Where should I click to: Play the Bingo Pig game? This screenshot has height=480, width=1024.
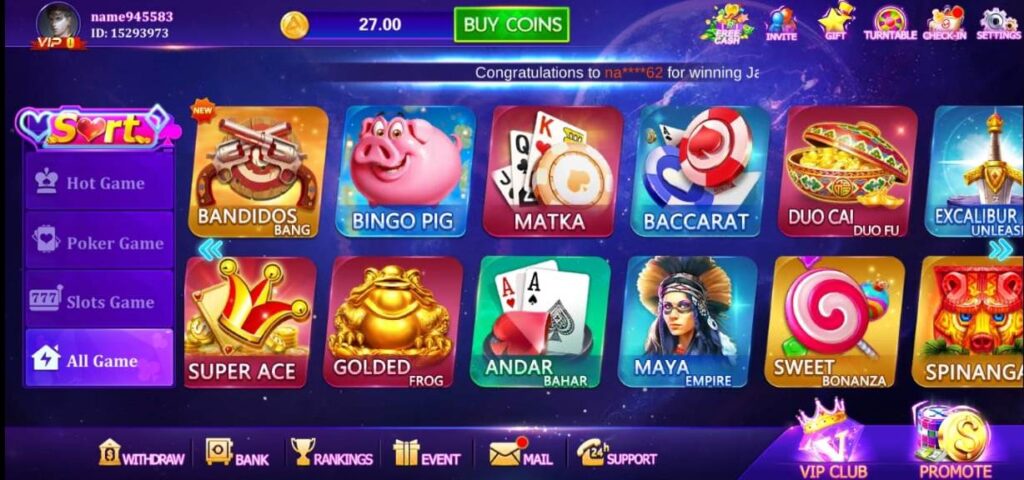(x=406, y=172)
